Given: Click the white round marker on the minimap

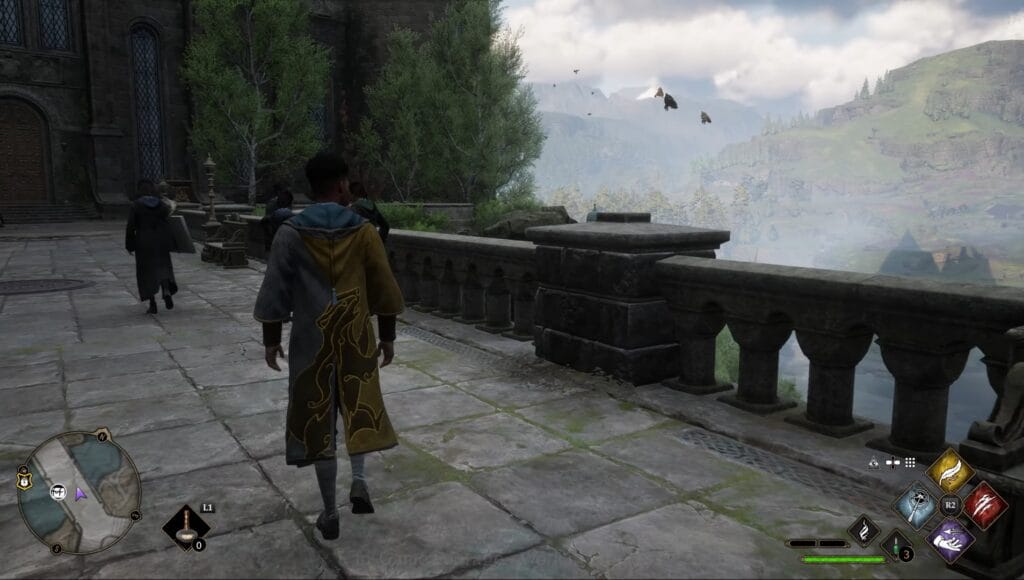Looking at the screenshot, I should 58,492.
